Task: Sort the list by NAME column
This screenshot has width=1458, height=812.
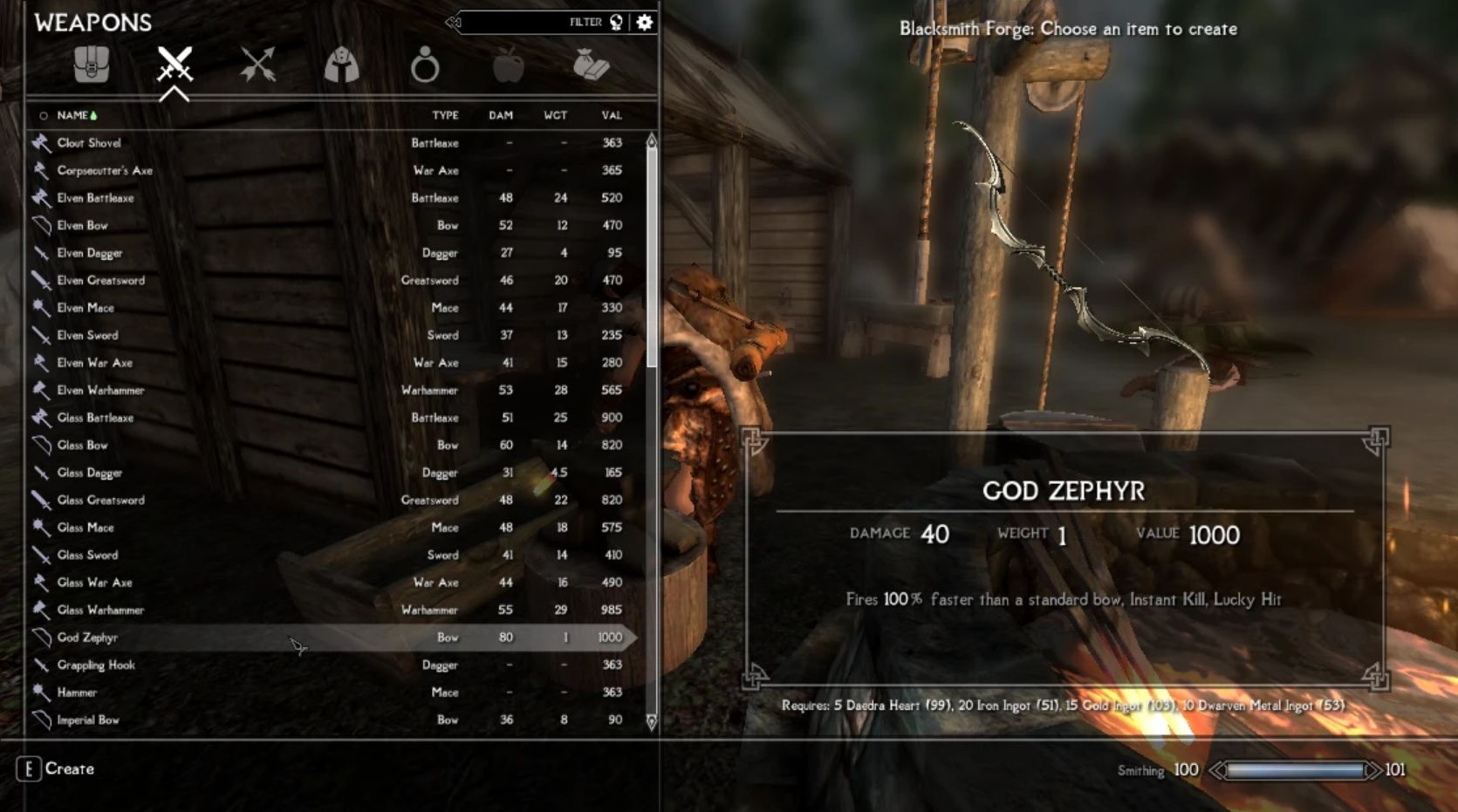Action: (x=73, y=115)
